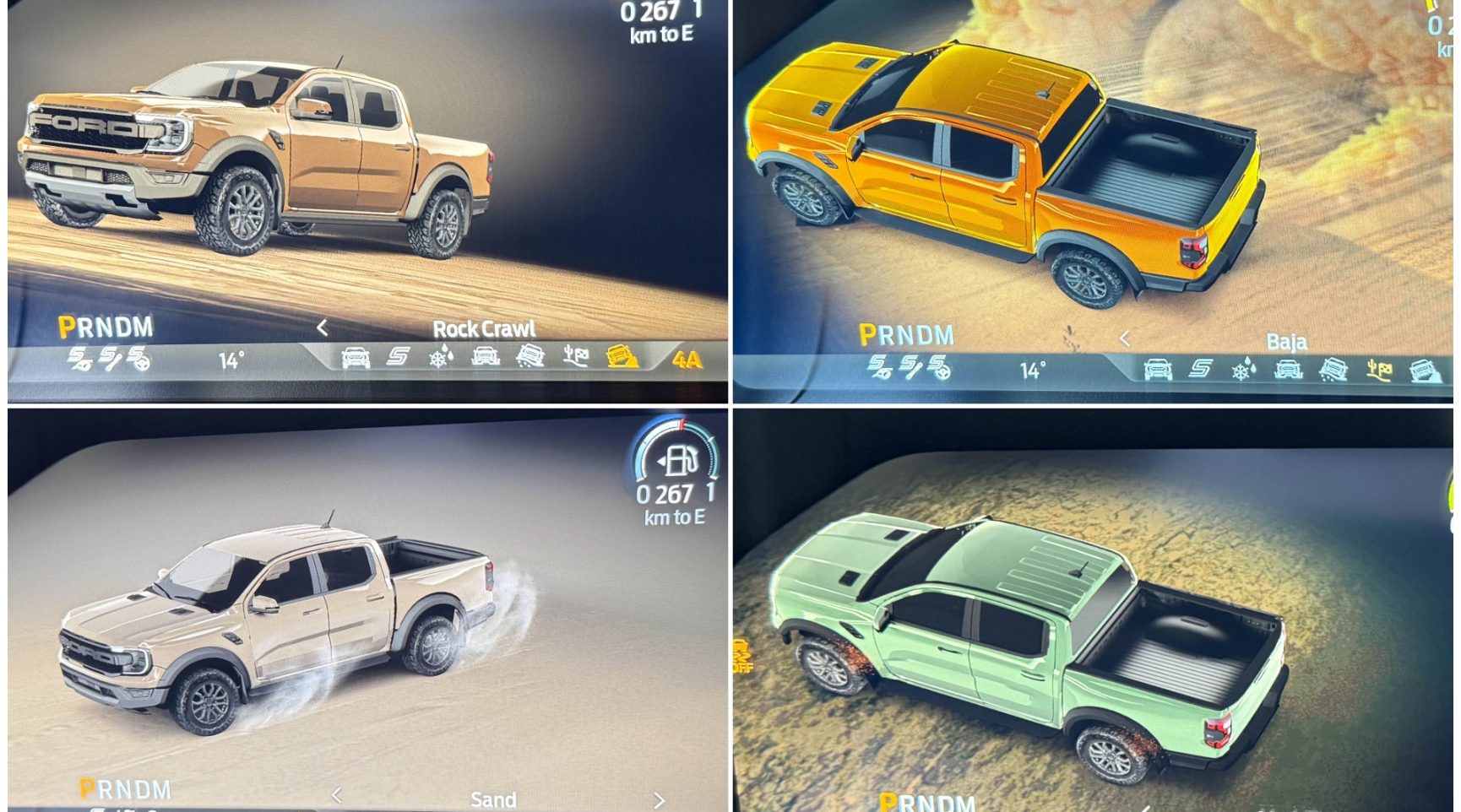Choose the highlighted yellow Rock Crawl icon

coord(622,357)
